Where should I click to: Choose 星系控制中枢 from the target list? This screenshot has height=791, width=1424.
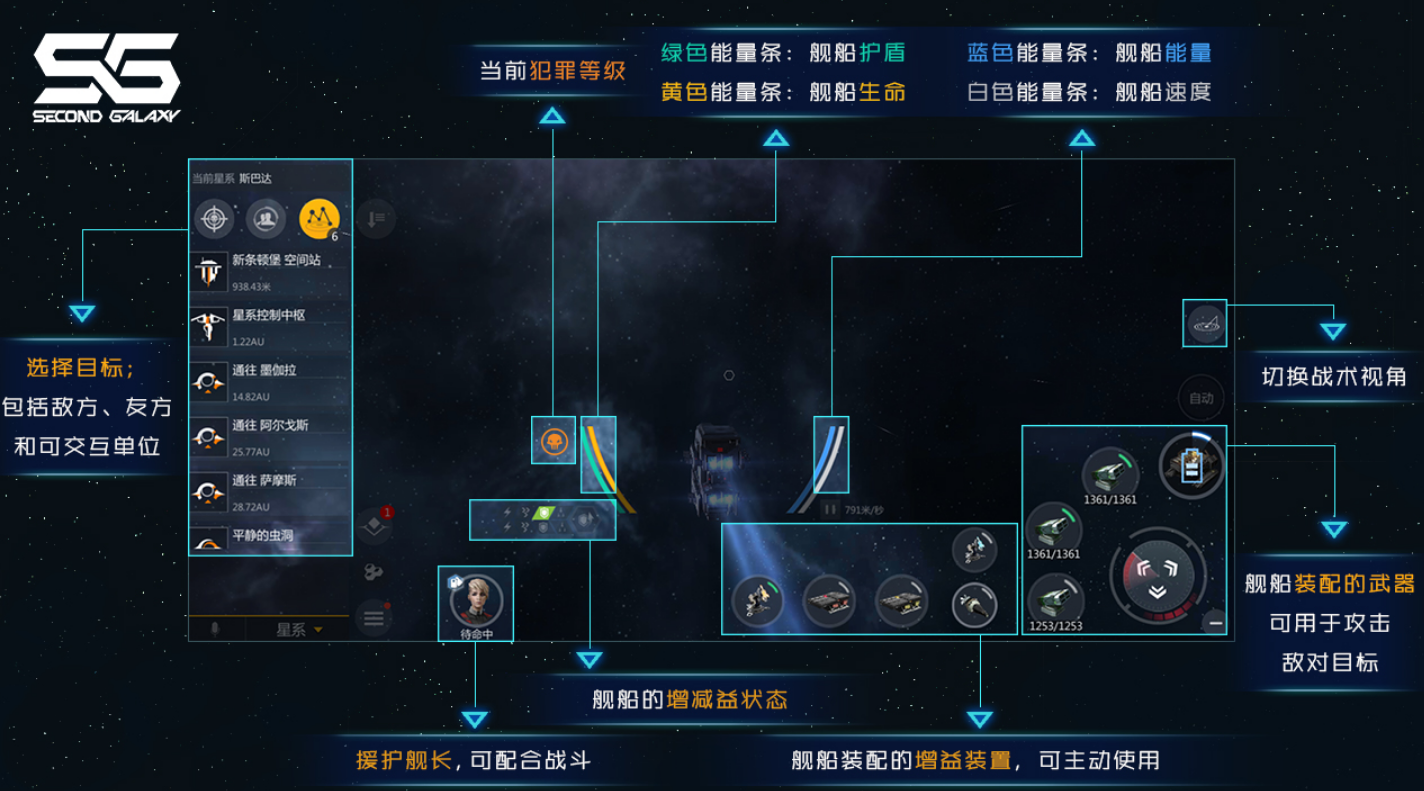(x=270, y=326)
